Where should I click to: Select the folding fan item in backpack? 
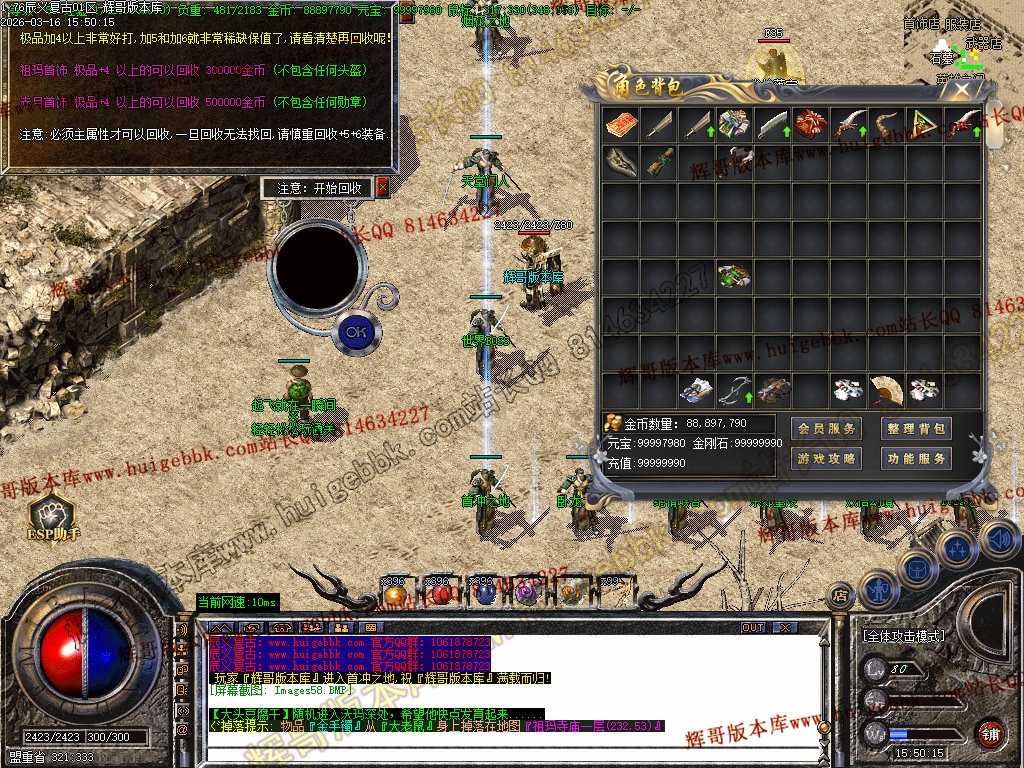886,389
